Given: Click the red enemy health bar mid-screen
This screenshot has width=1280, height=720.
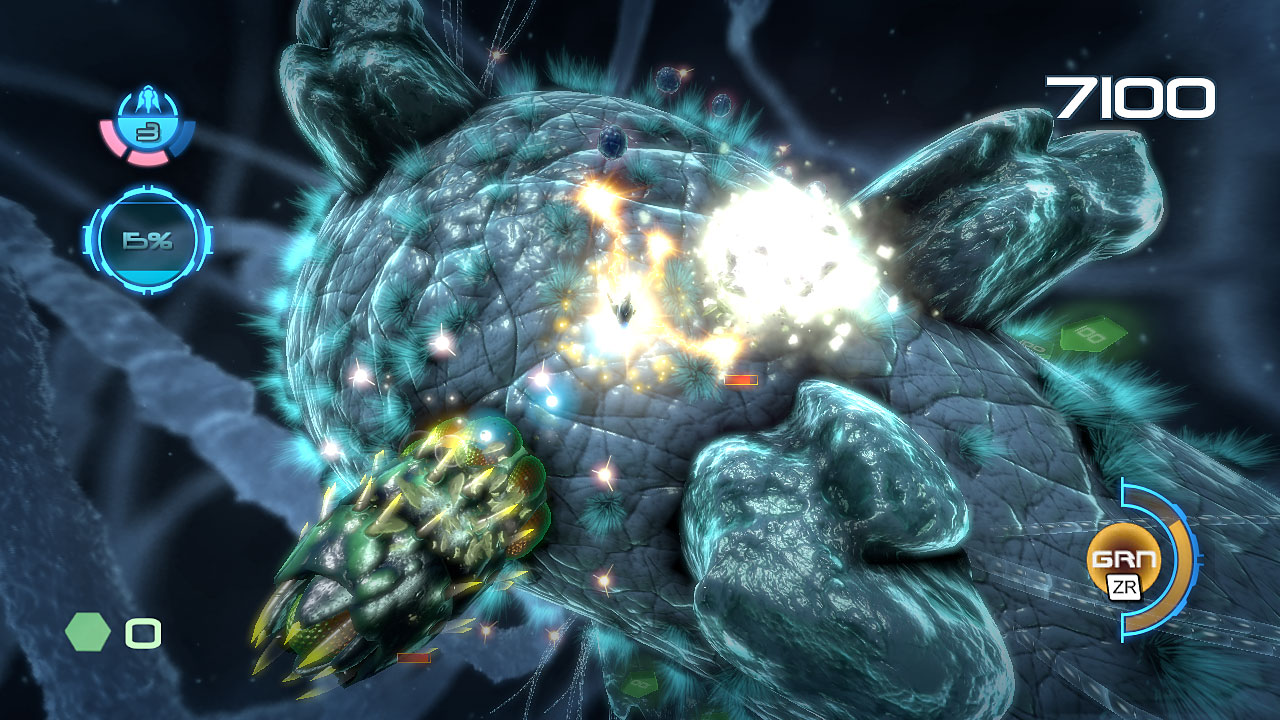Looking at the screenshot, I should click(x=742, y=379).
